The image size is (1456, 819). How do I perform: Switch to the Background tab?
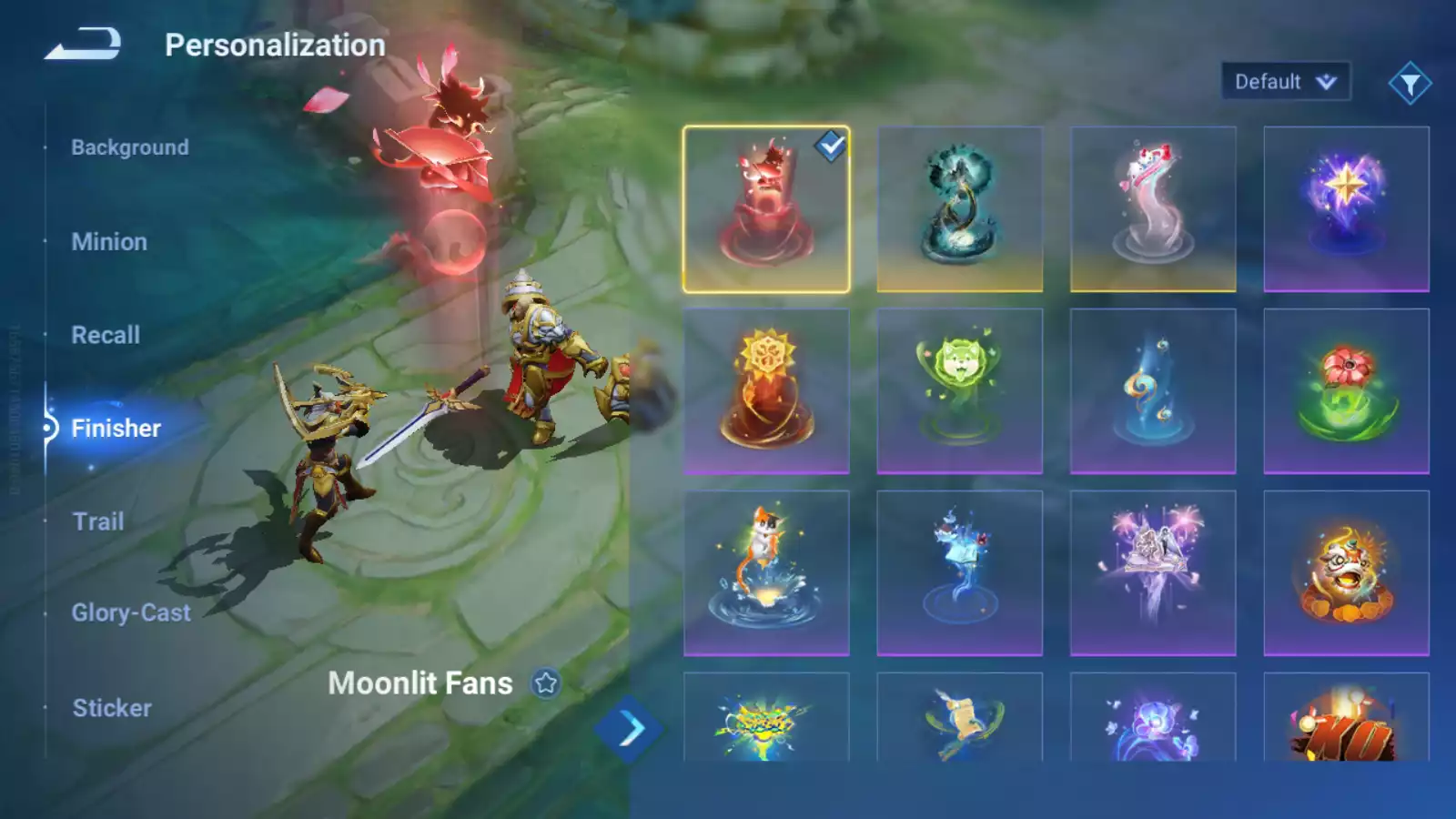129,147
